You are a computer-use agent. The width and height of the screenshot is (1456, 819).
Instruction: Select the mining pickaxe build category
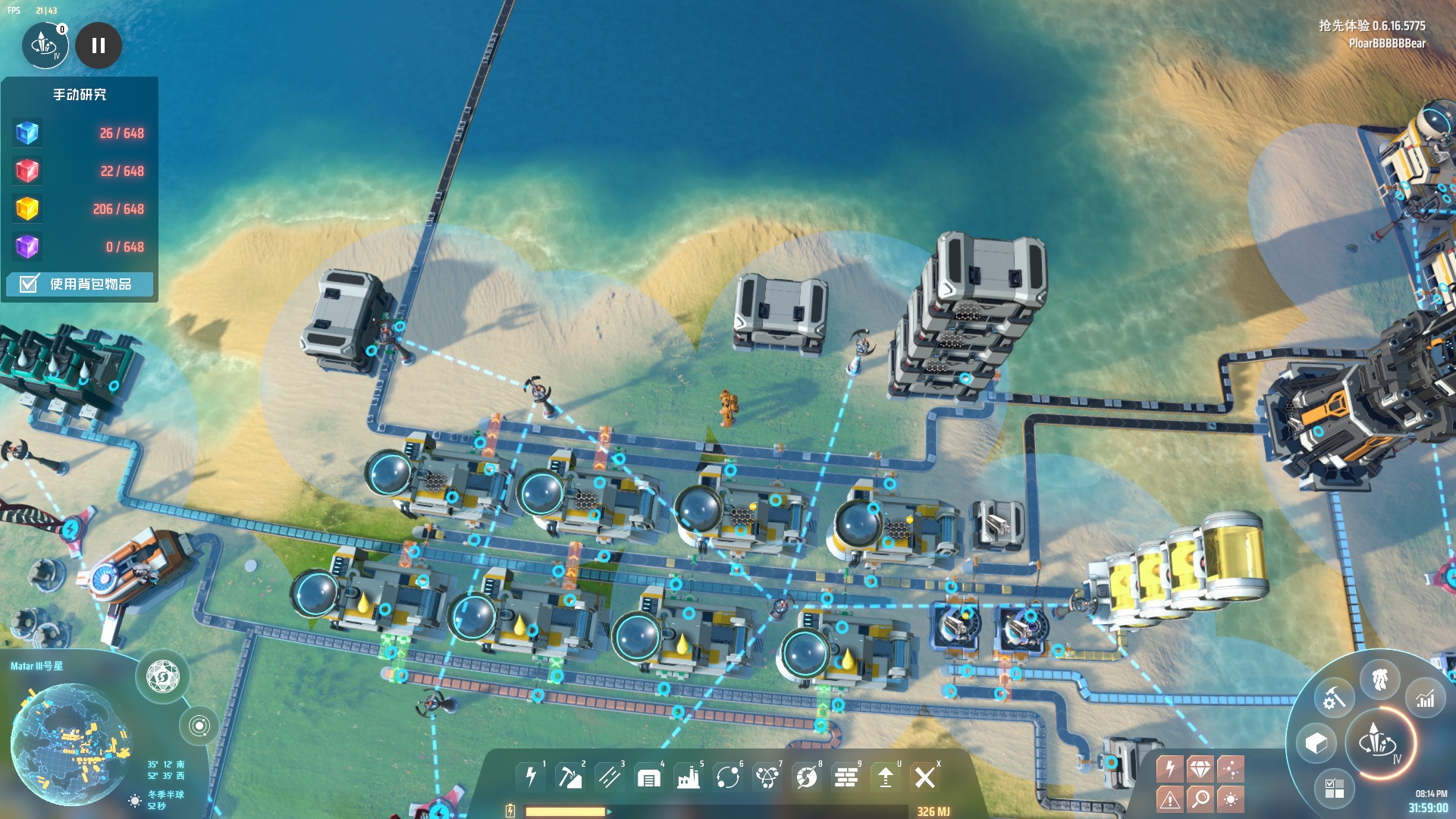(570, 777)
